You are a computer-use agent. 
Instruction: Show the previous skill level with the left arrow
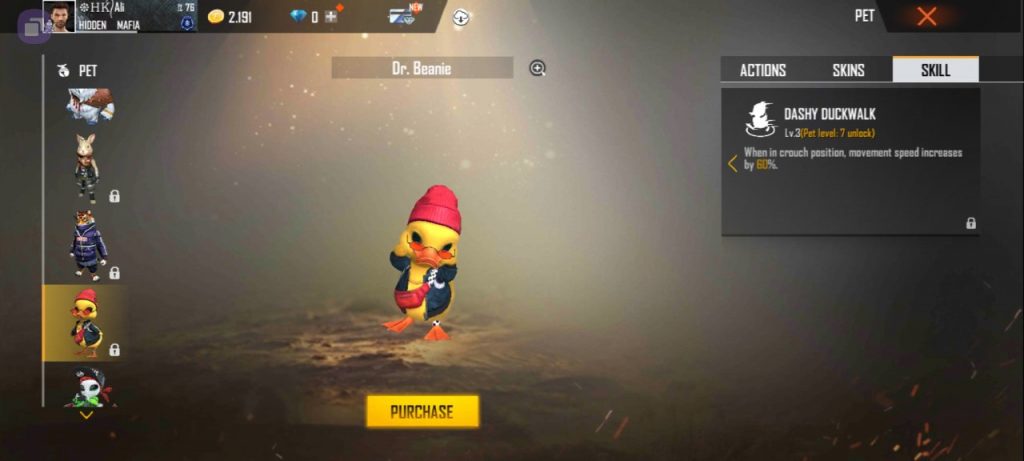(x=733, y=163)
